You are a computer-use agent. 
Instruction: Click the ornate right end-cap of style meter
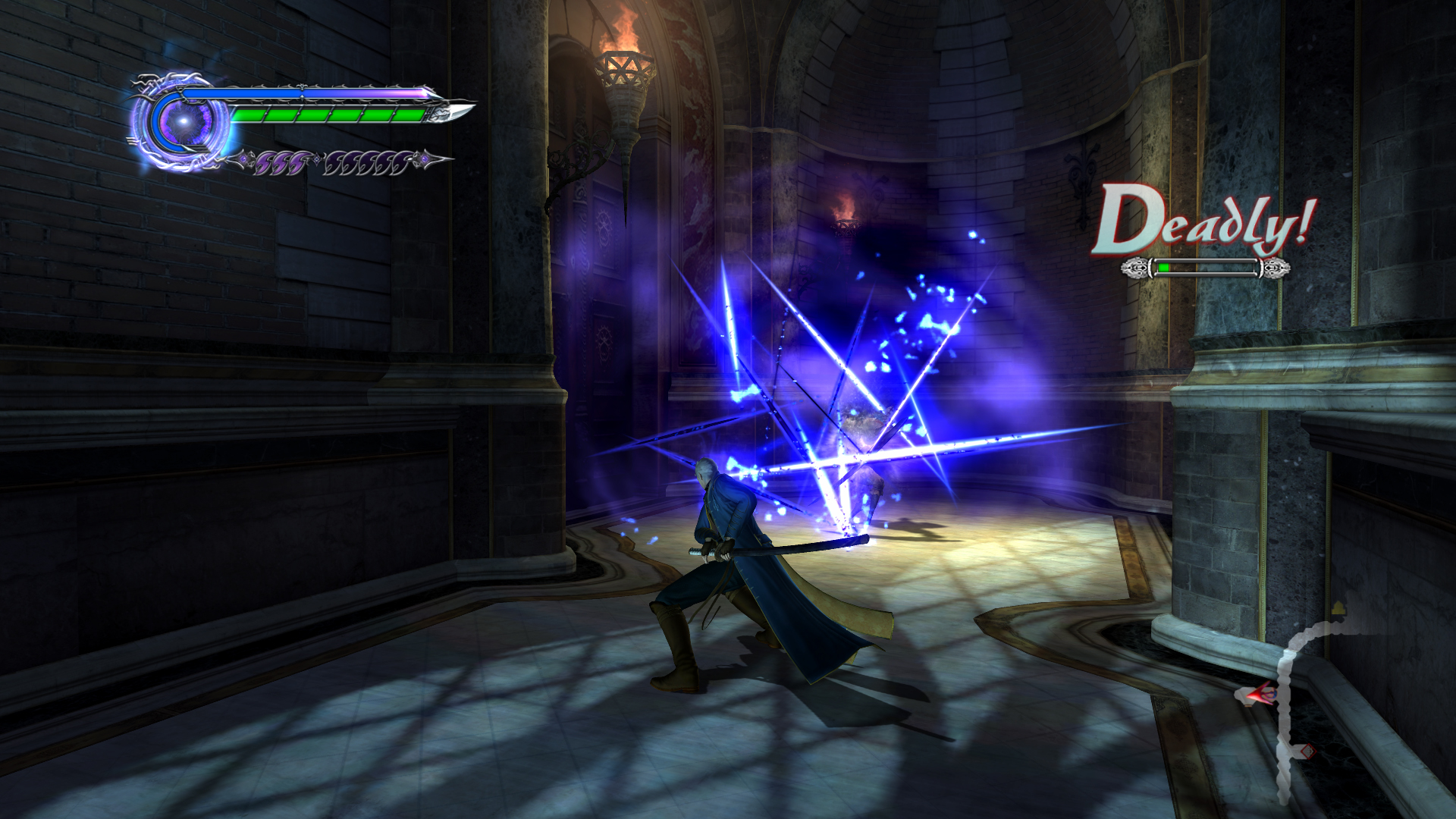1274,268
